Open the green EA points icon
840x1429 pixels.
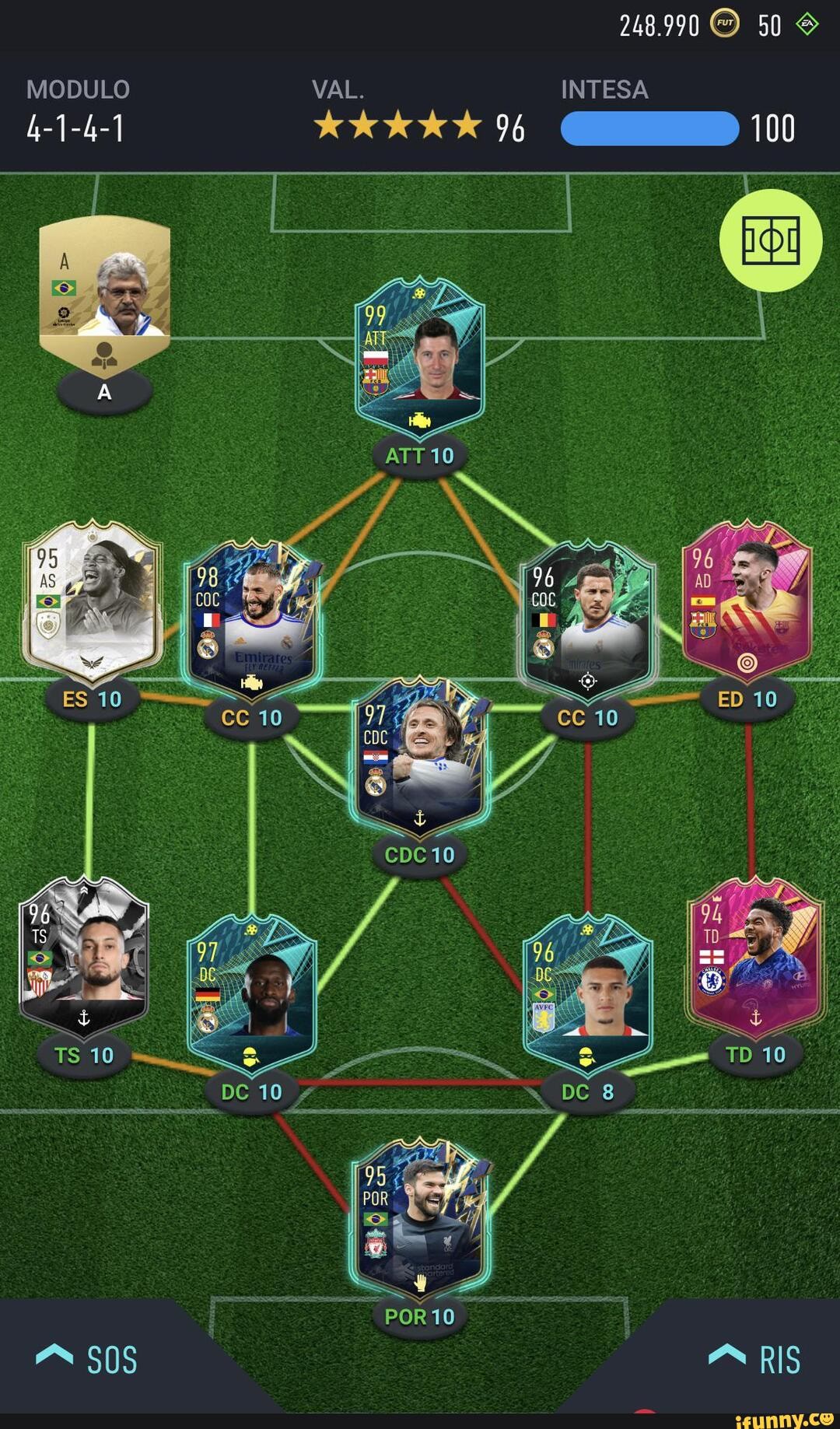click(807, 24)
